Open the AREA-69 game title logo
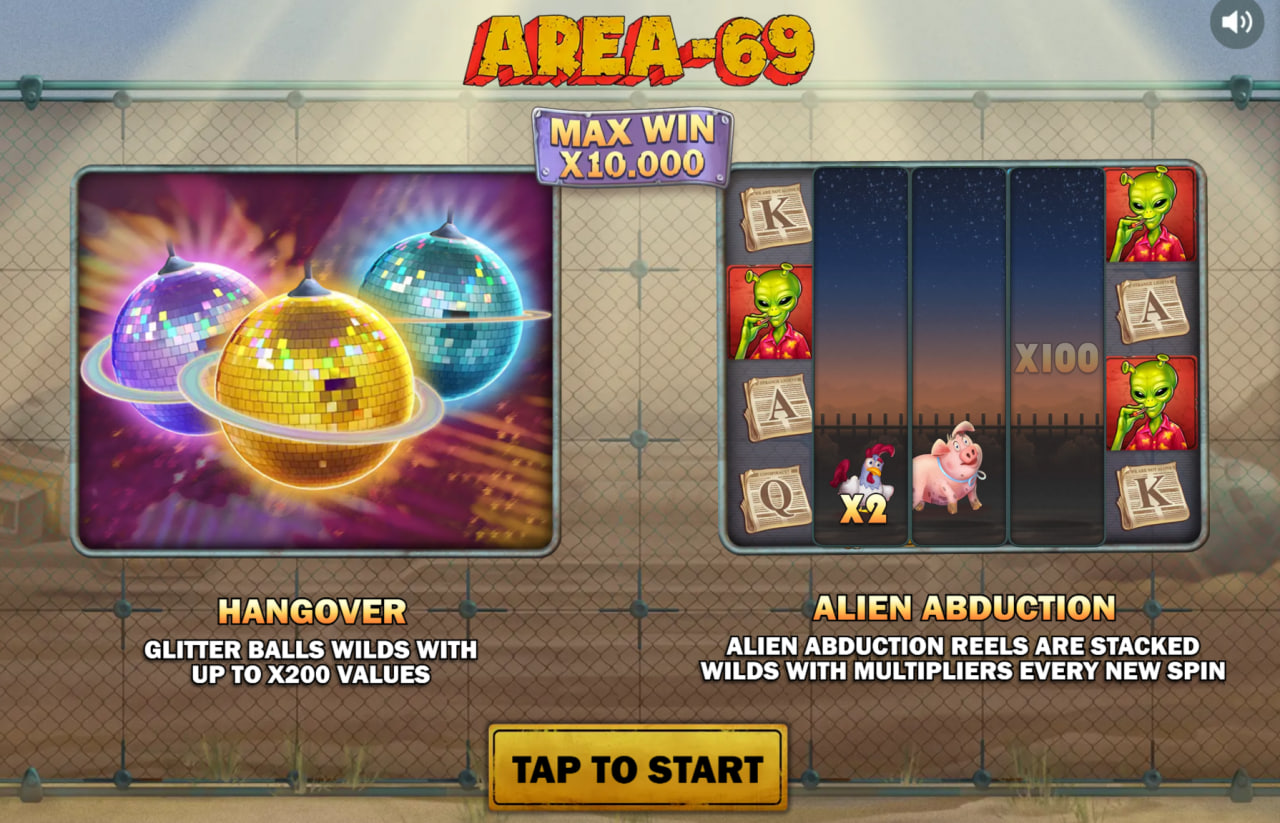1280x823 pixels. pyautogui.click(x=640, y=45)
